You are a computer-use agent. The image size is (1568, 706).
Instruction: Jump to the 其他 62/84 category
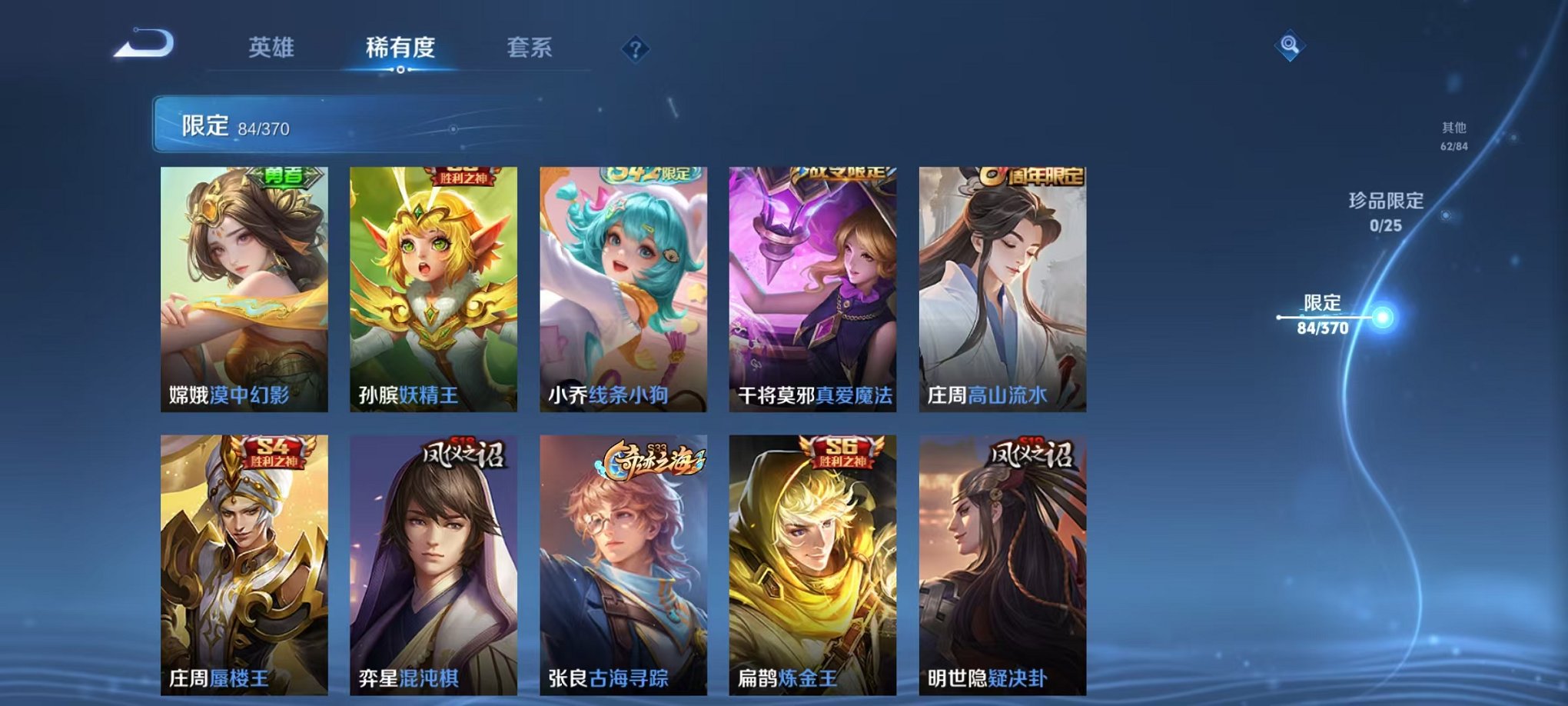(x=1455, y=137)
